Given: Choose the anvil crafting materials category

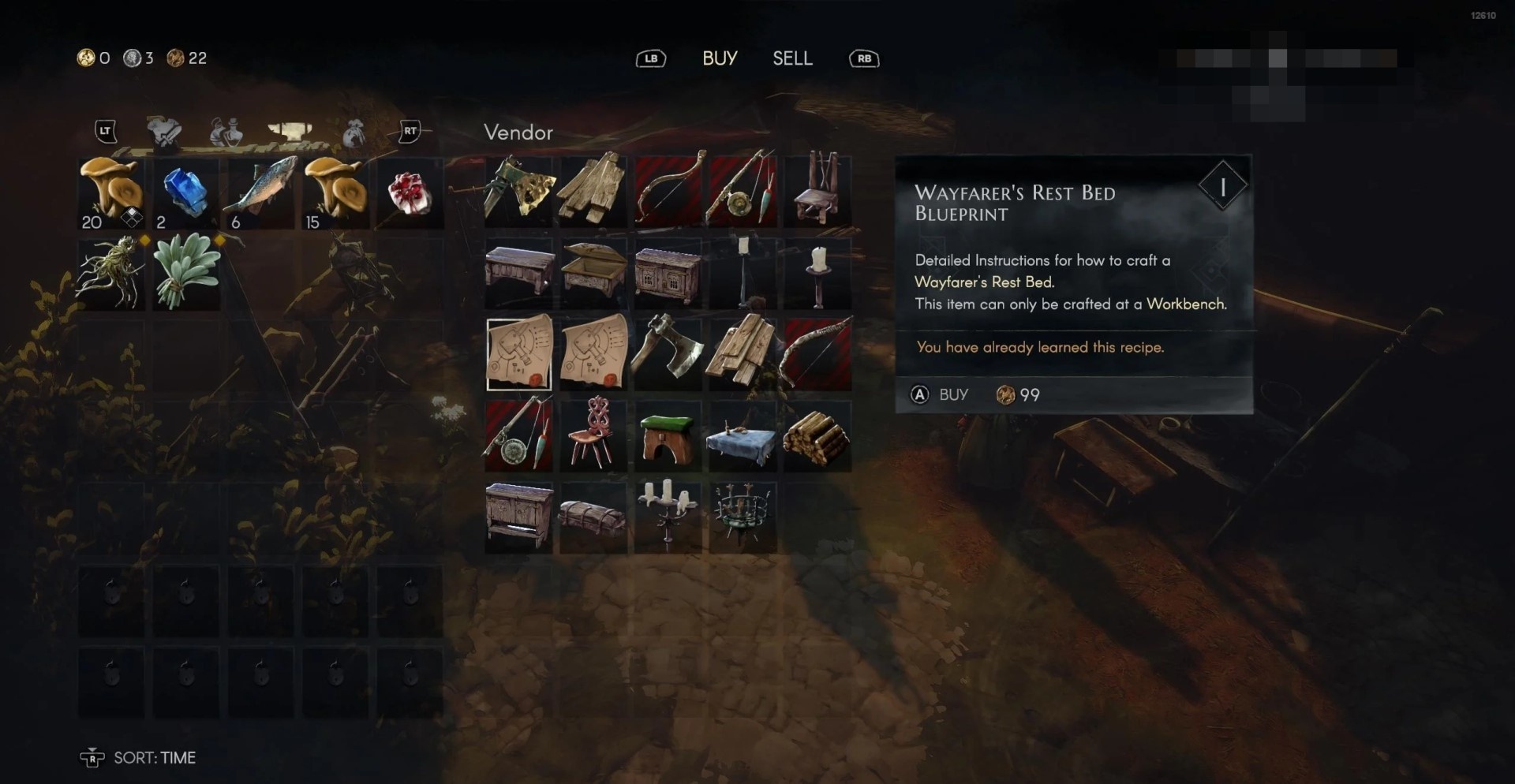Looking at the screenshot, I should (x=290, y=132).
